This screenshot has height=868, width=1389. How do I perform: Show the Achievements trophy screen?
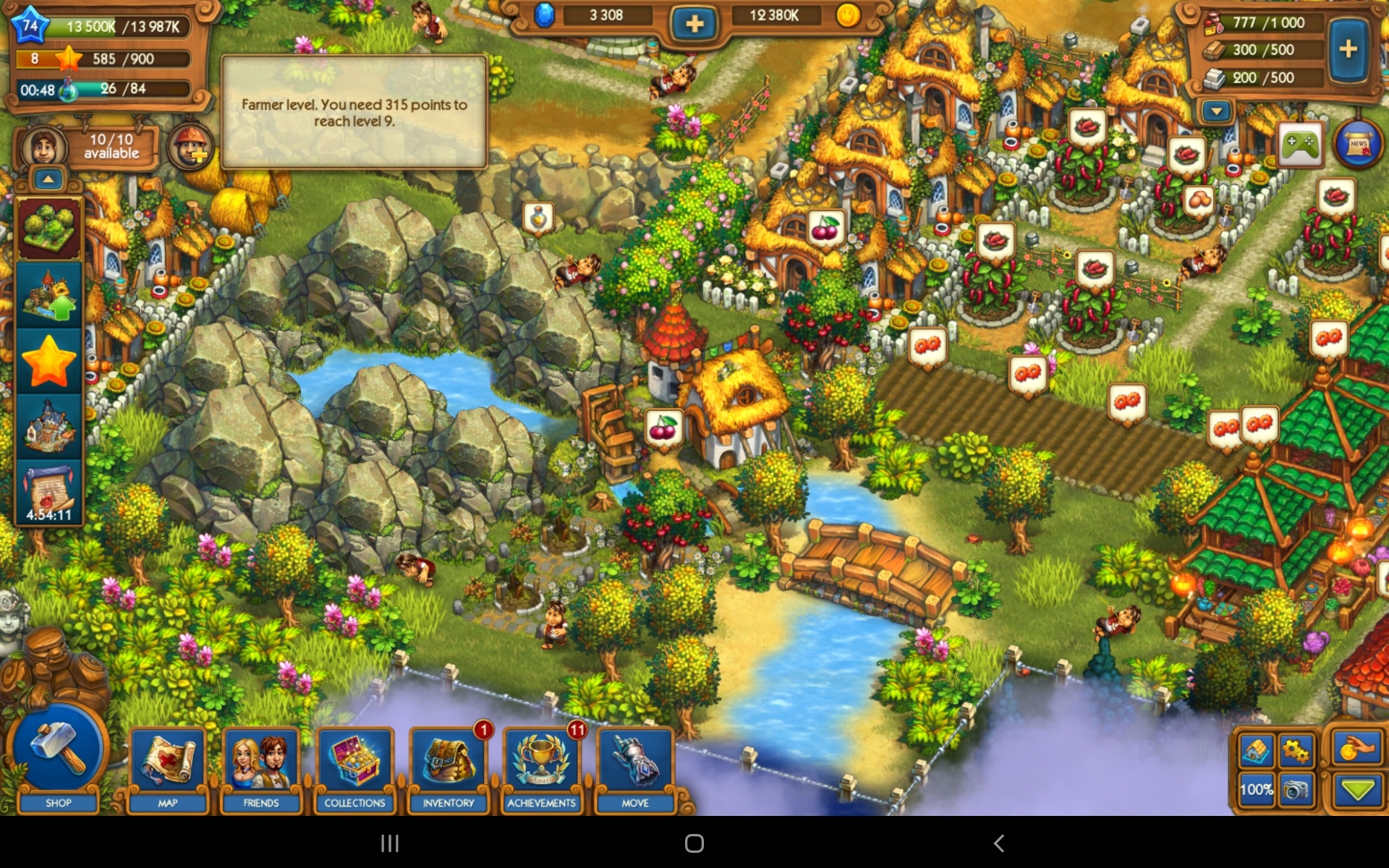tap(542, 768)
